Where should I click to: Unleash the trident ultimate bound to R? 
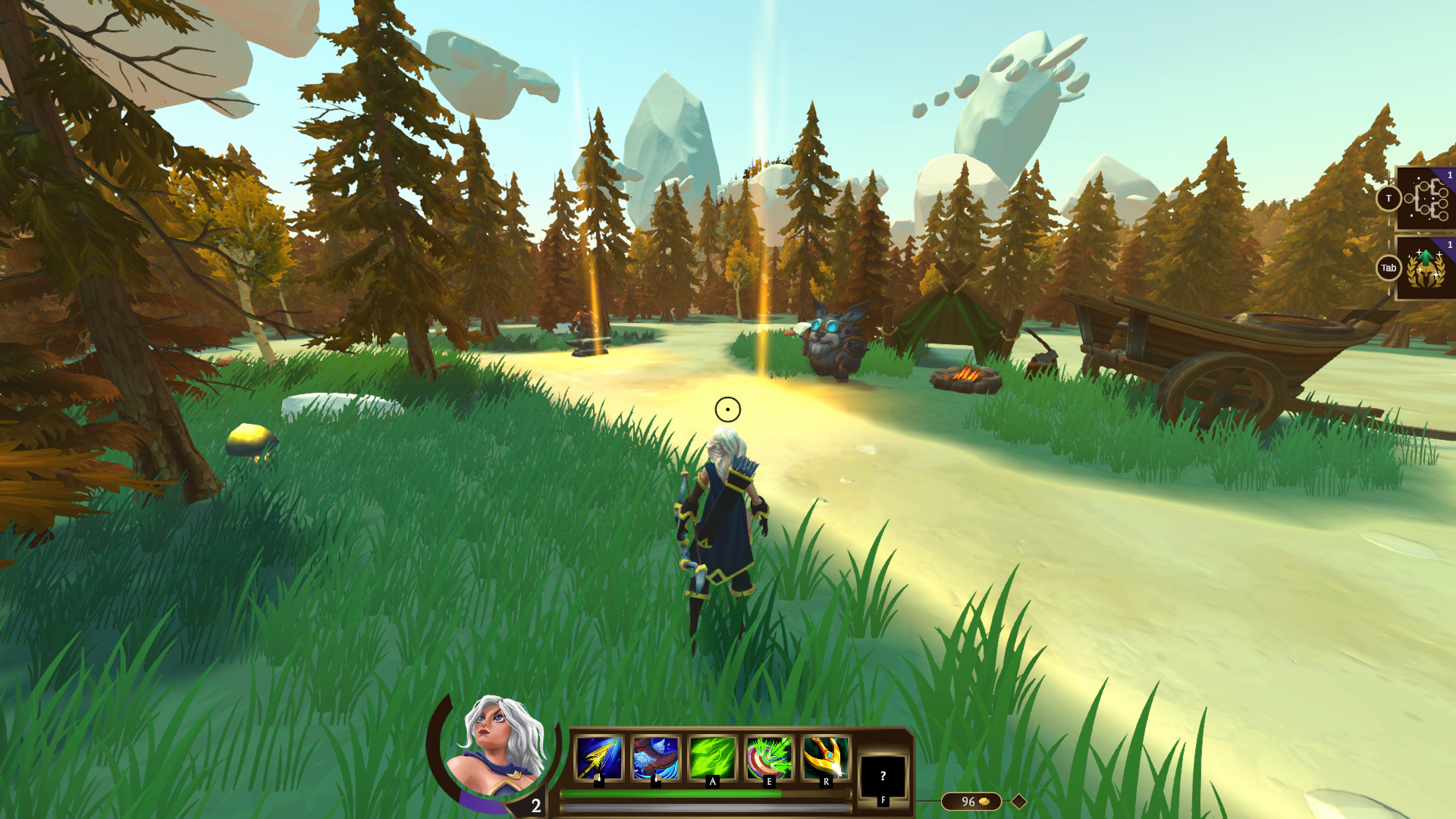(826, 755)
